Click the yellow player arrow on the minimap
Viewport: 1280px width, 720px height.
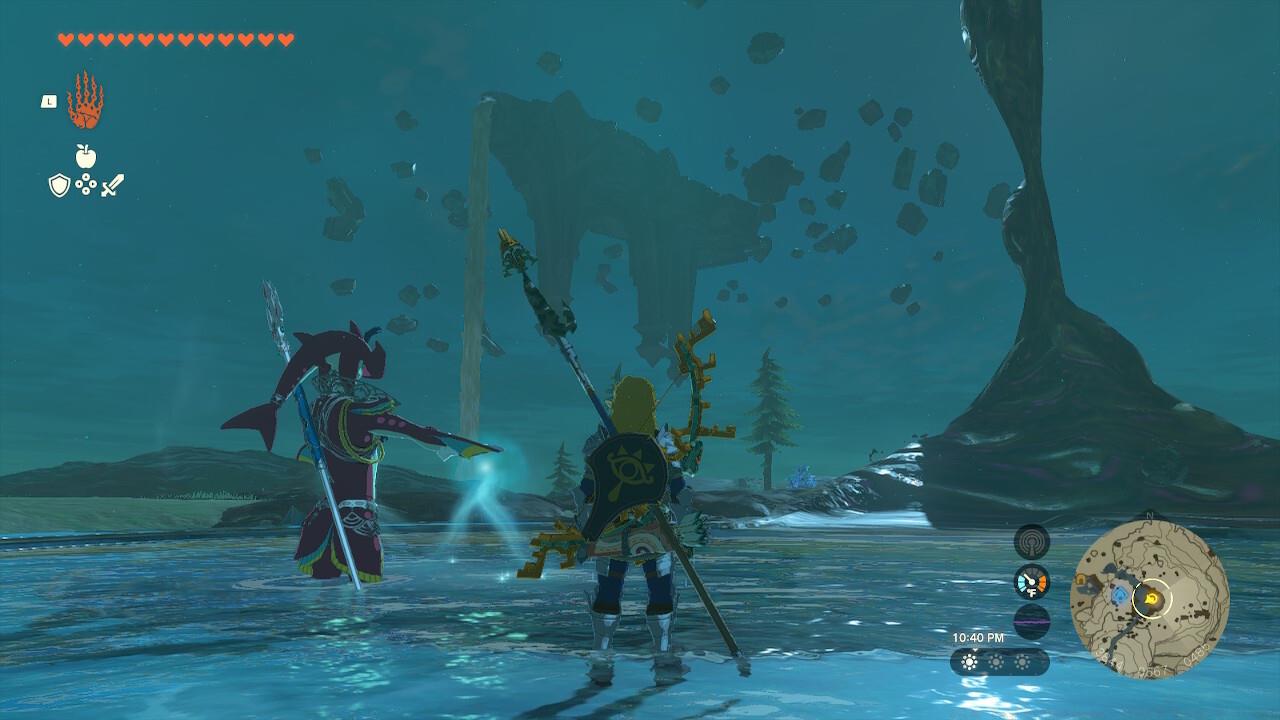coord(1150,598)
